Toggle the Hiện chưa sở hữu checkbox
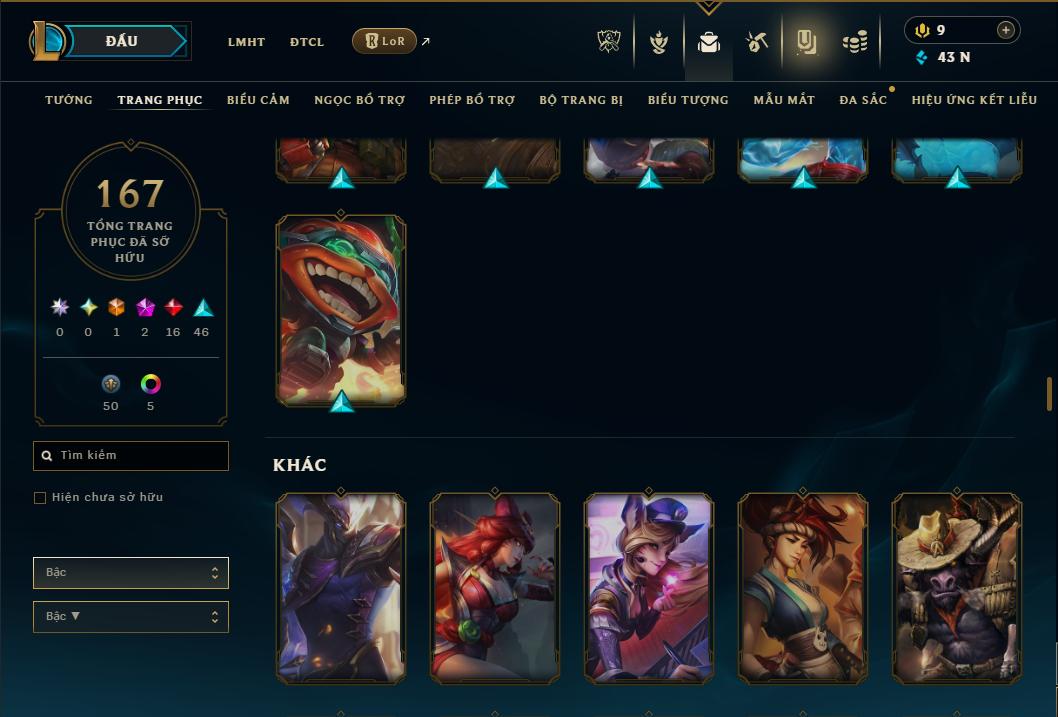Screen dimensions: 1058x717 click(40, 498)
